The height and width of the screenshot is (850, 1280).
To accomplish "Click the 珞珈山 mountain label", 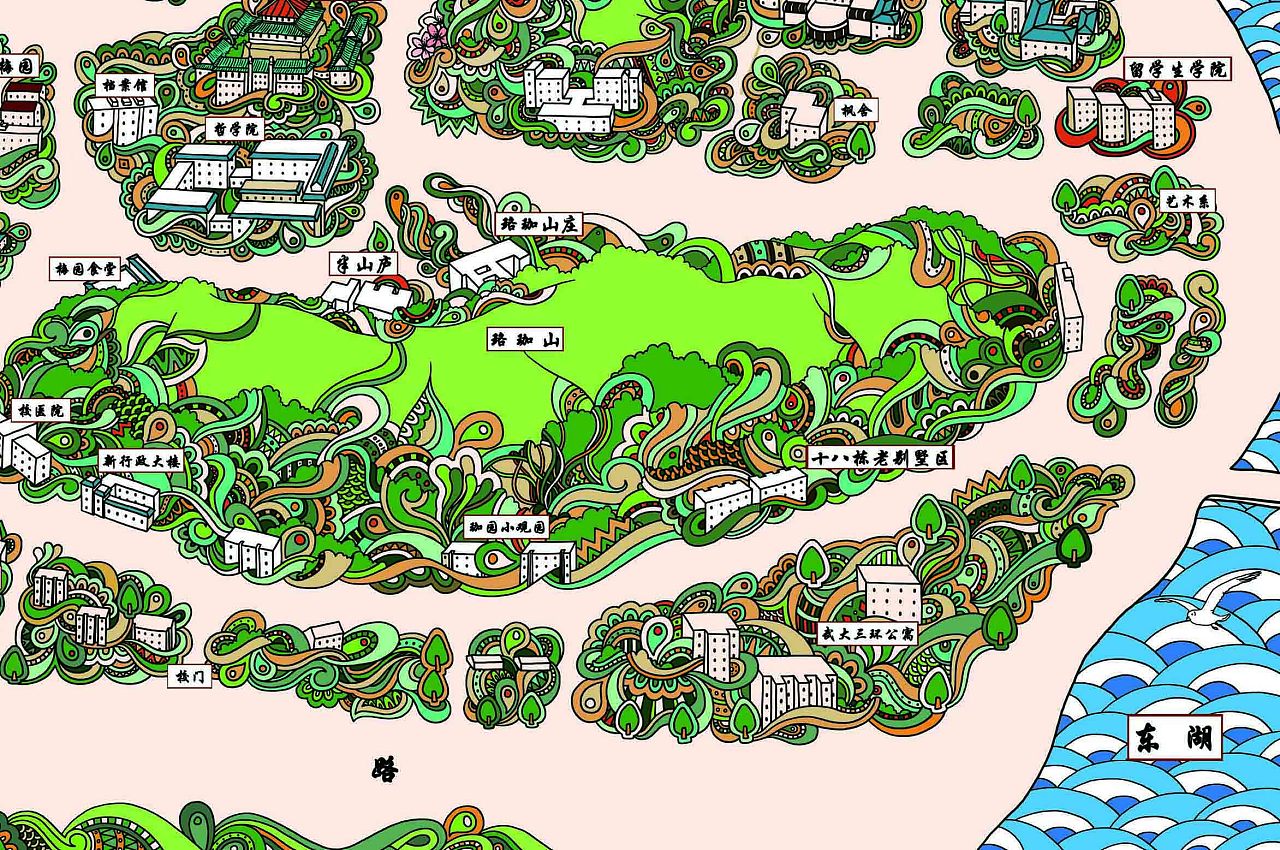I will (525, 340).
